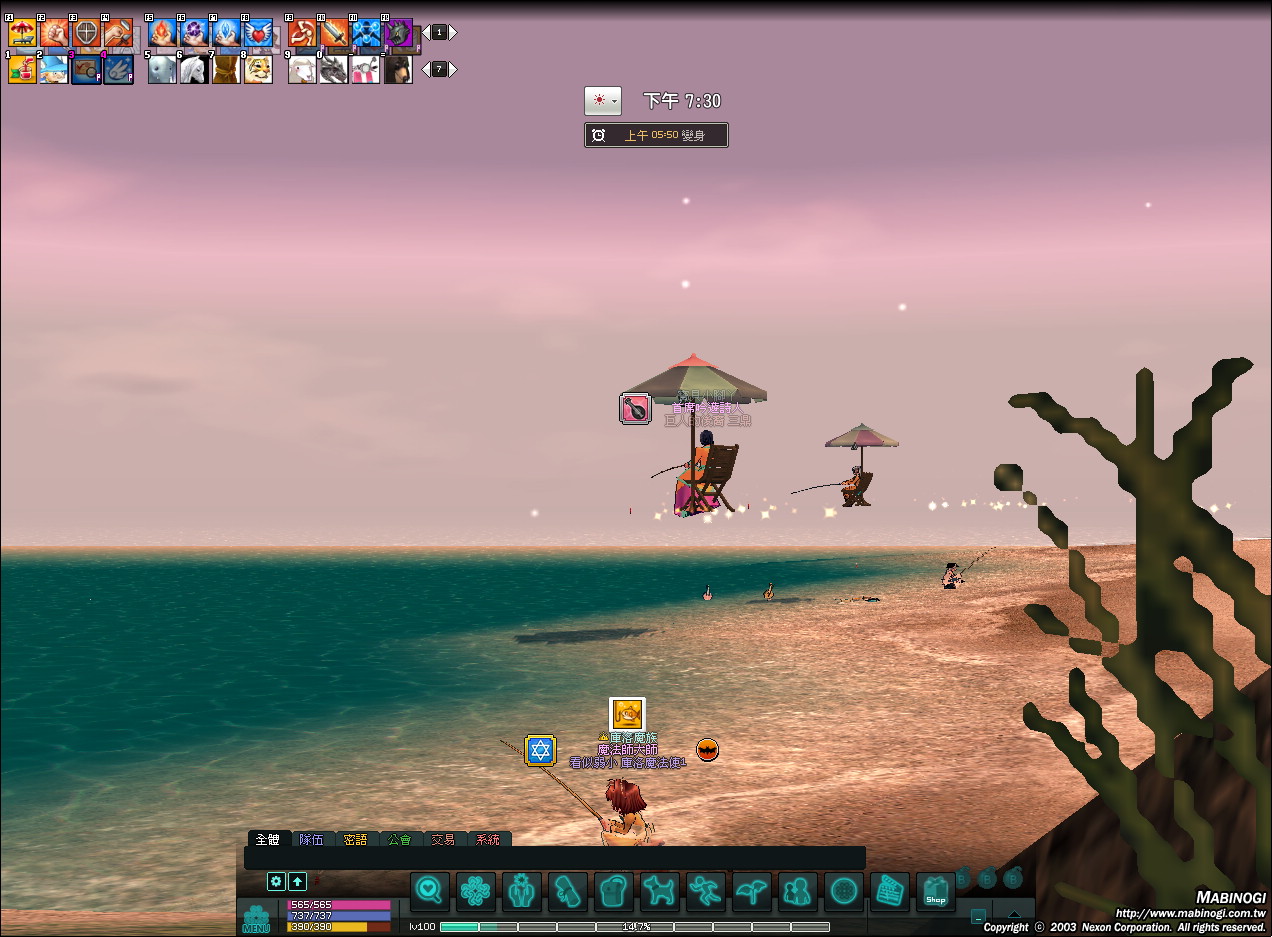Summon the tiger pet from hotbar
1272x937 pixels.
[x=258, y=70]
